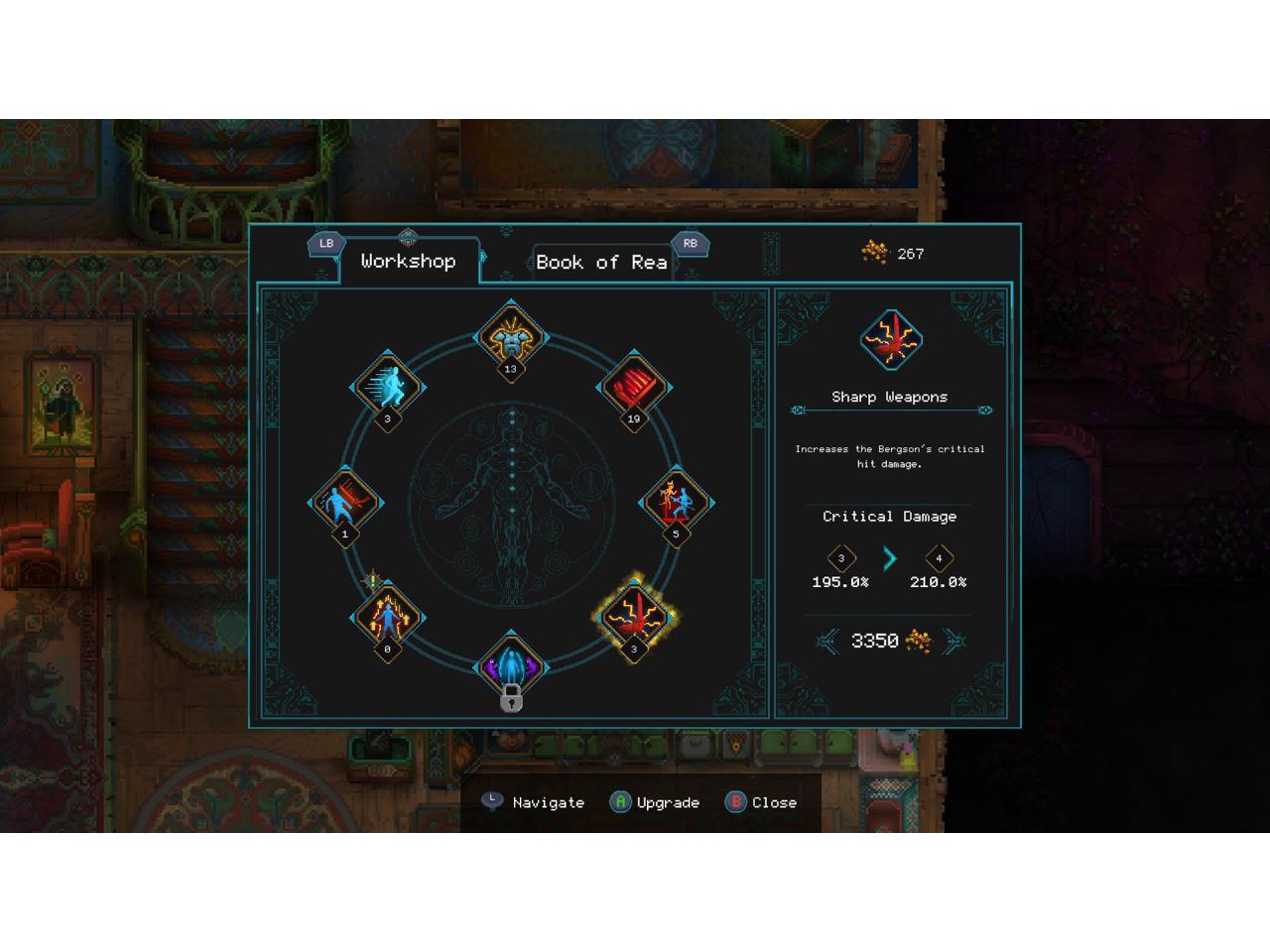1270x952 pixels.
Task: Select the figure dodging red arrows upgrade
Action: point(345,502)
